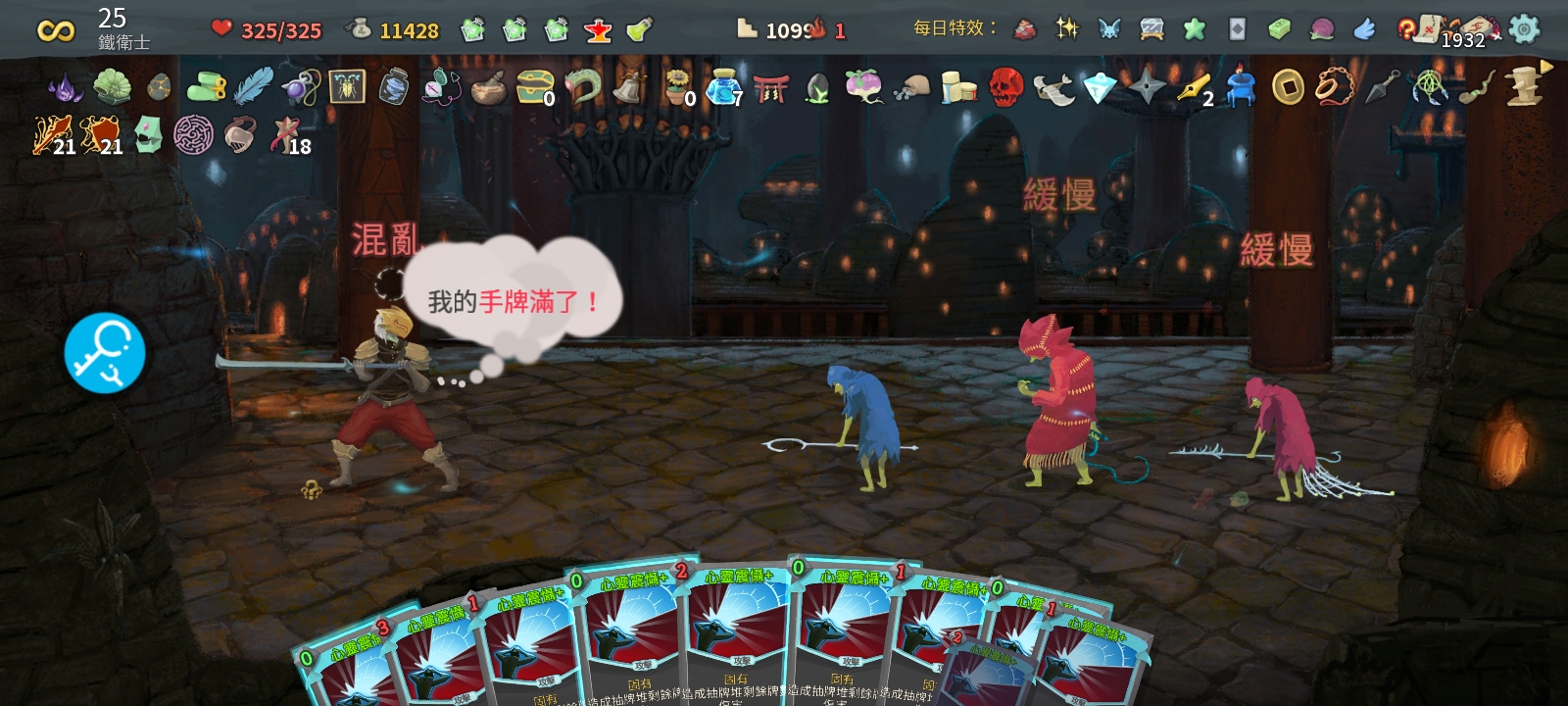
Task: Inspect the red skull relic
Action: [1005, 87]
